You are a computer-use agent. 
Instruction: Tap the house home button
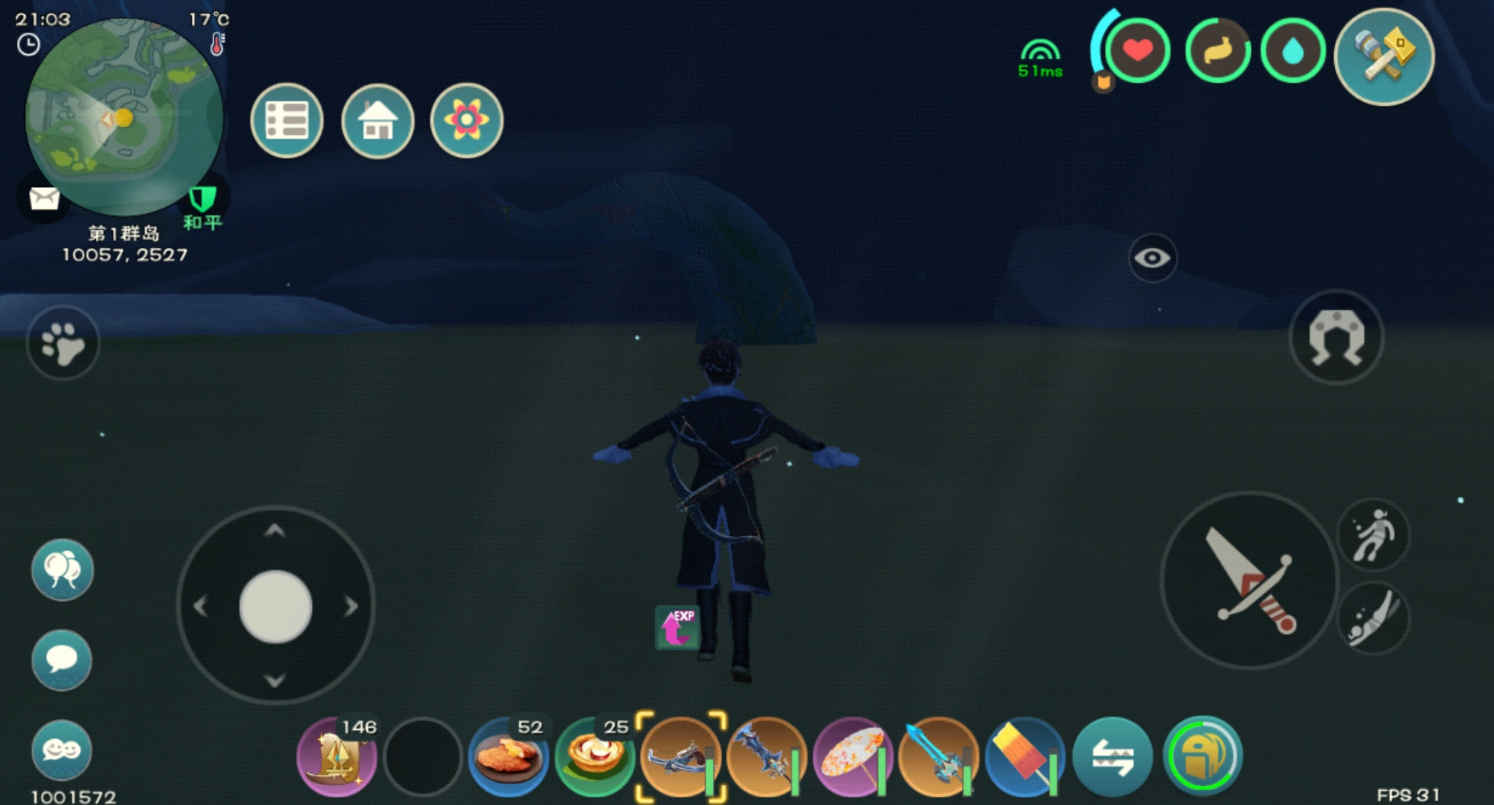[378, 121]
